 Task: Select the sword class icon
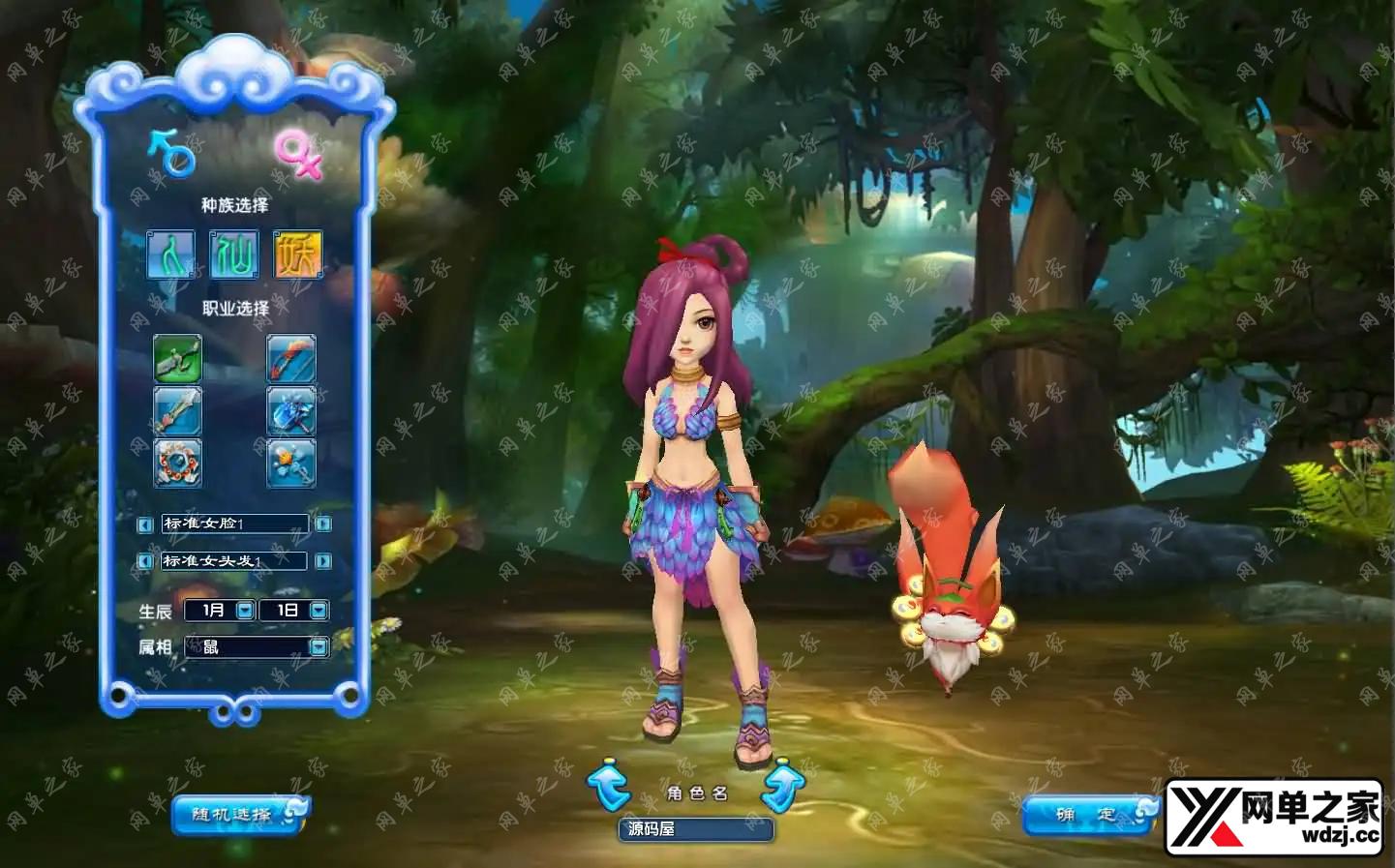click(x=178, y=411)
